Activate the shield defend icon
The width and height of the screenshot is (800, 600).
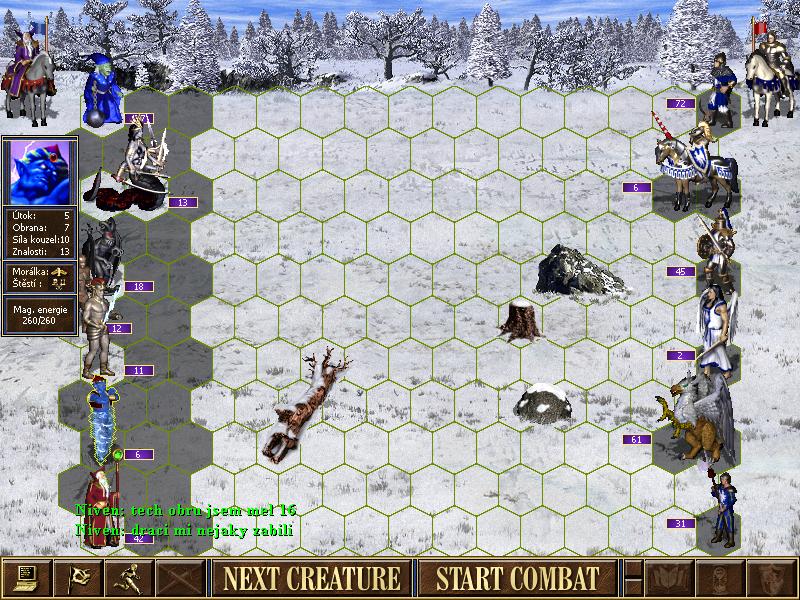(771, 578)
